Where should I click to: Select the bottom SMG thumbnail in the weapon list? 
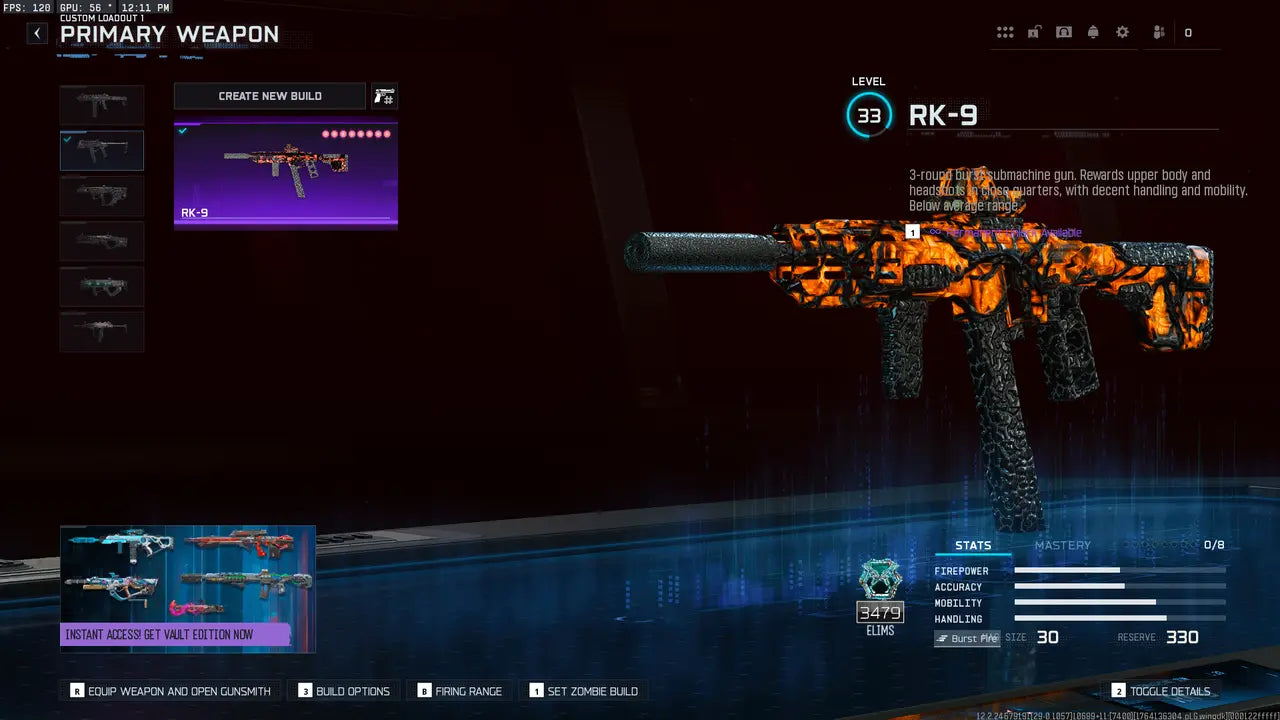point(101,331)
